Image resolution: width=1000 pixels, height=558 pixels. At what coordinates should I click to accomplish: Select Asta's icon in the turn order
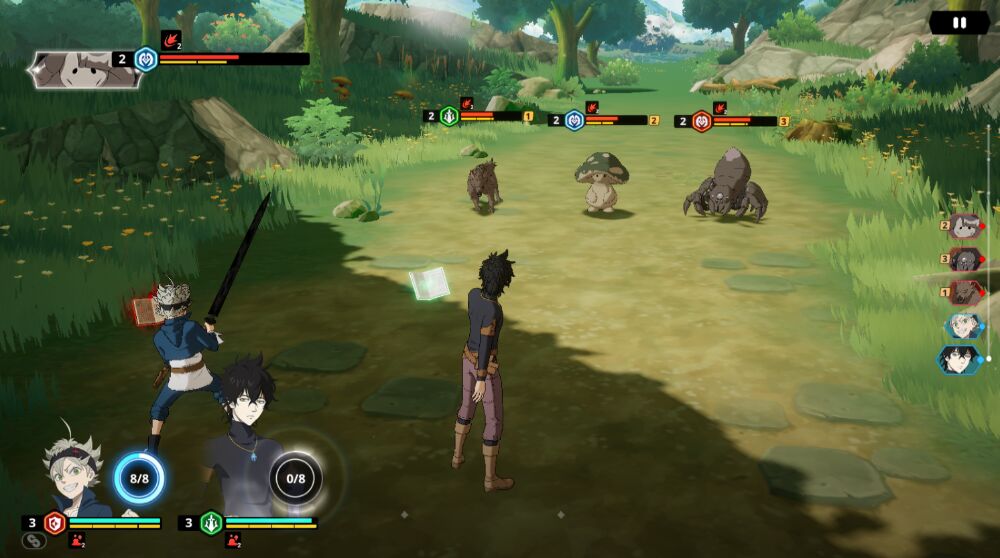(x=964, y=325)
